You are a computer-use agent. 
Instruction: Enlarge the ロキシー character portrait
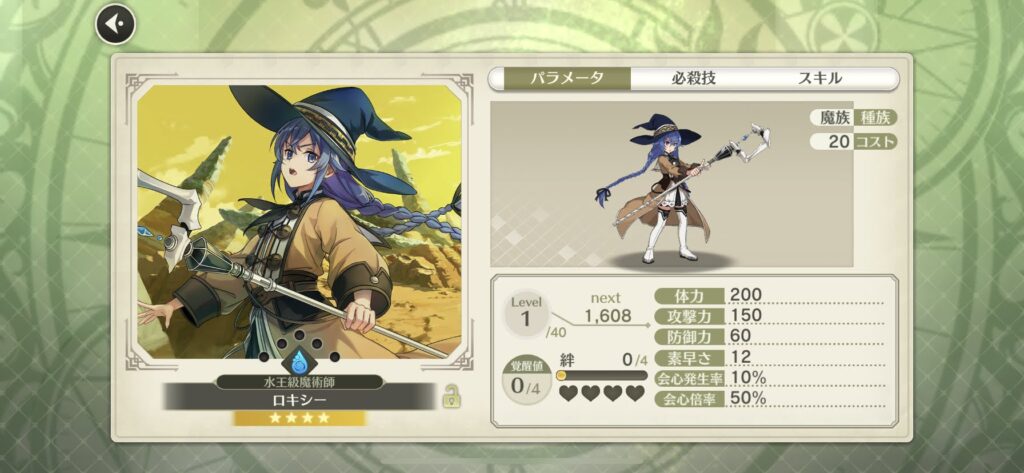click(x=299, y=220)
